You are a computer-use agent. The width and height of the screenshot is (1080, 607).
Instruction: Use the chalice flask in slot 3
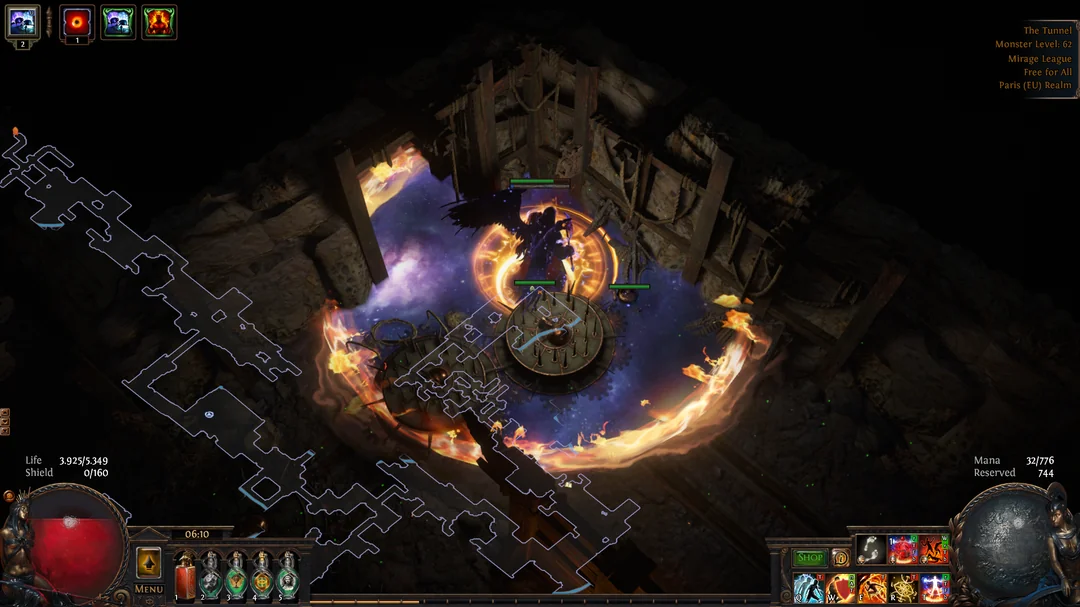(237, 577)
